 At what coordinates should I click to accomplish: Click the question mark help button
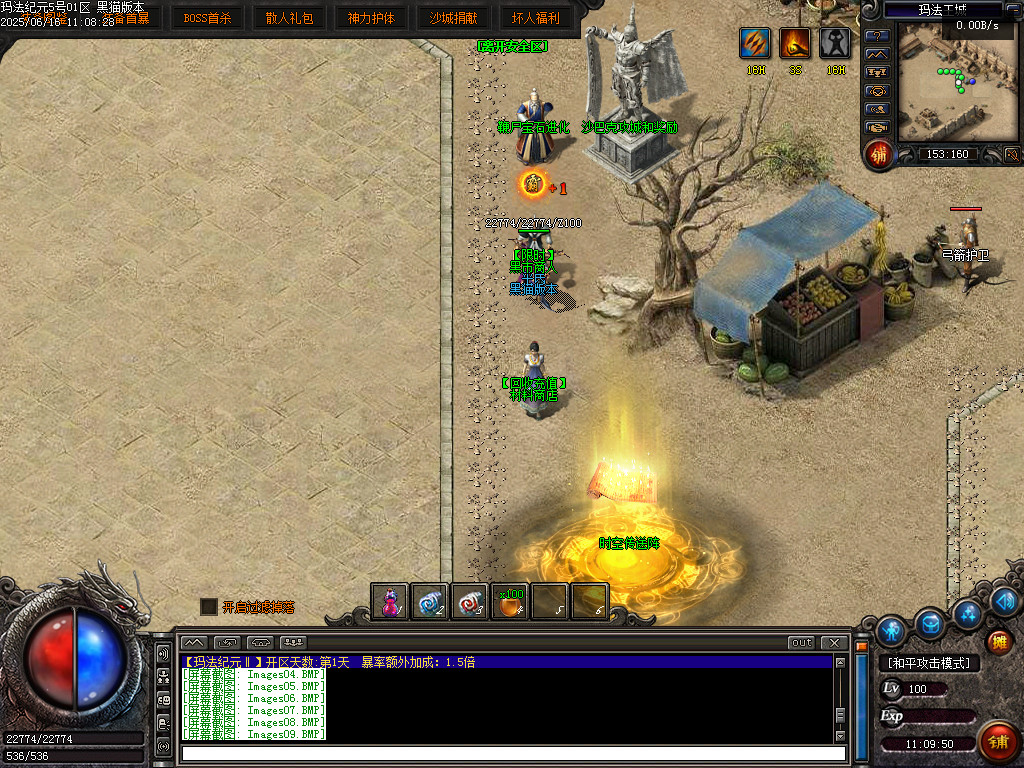(x=877, y=35)
